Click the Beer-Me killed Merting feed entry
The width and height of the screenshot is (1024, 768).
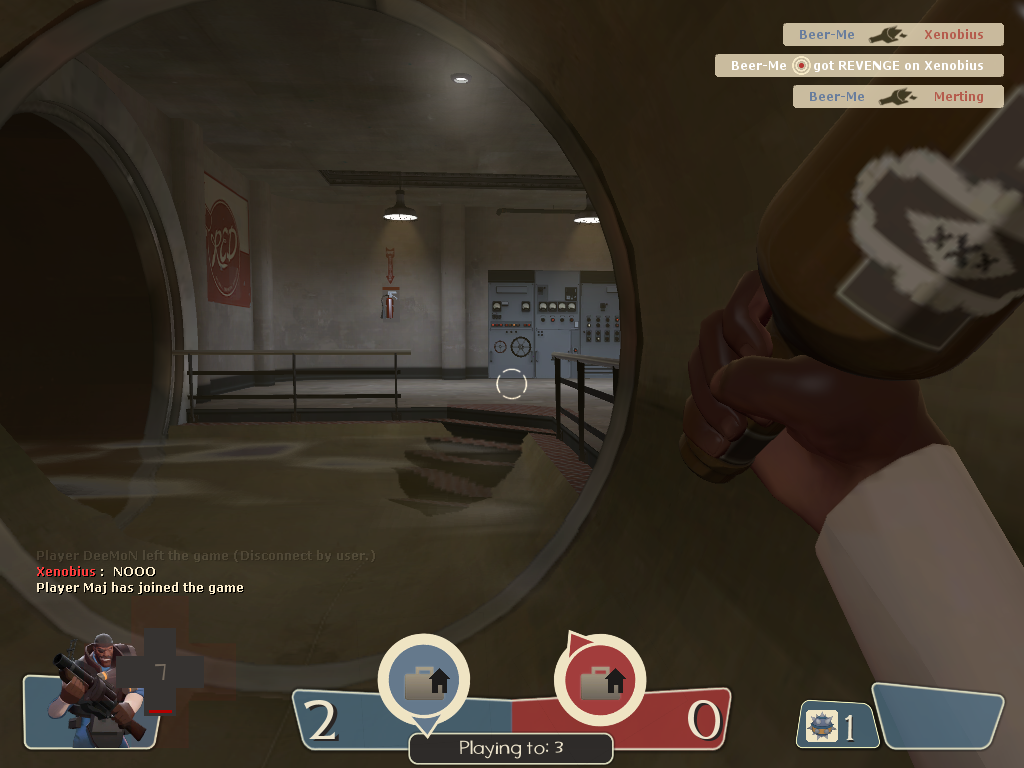[x=897, y=97]
